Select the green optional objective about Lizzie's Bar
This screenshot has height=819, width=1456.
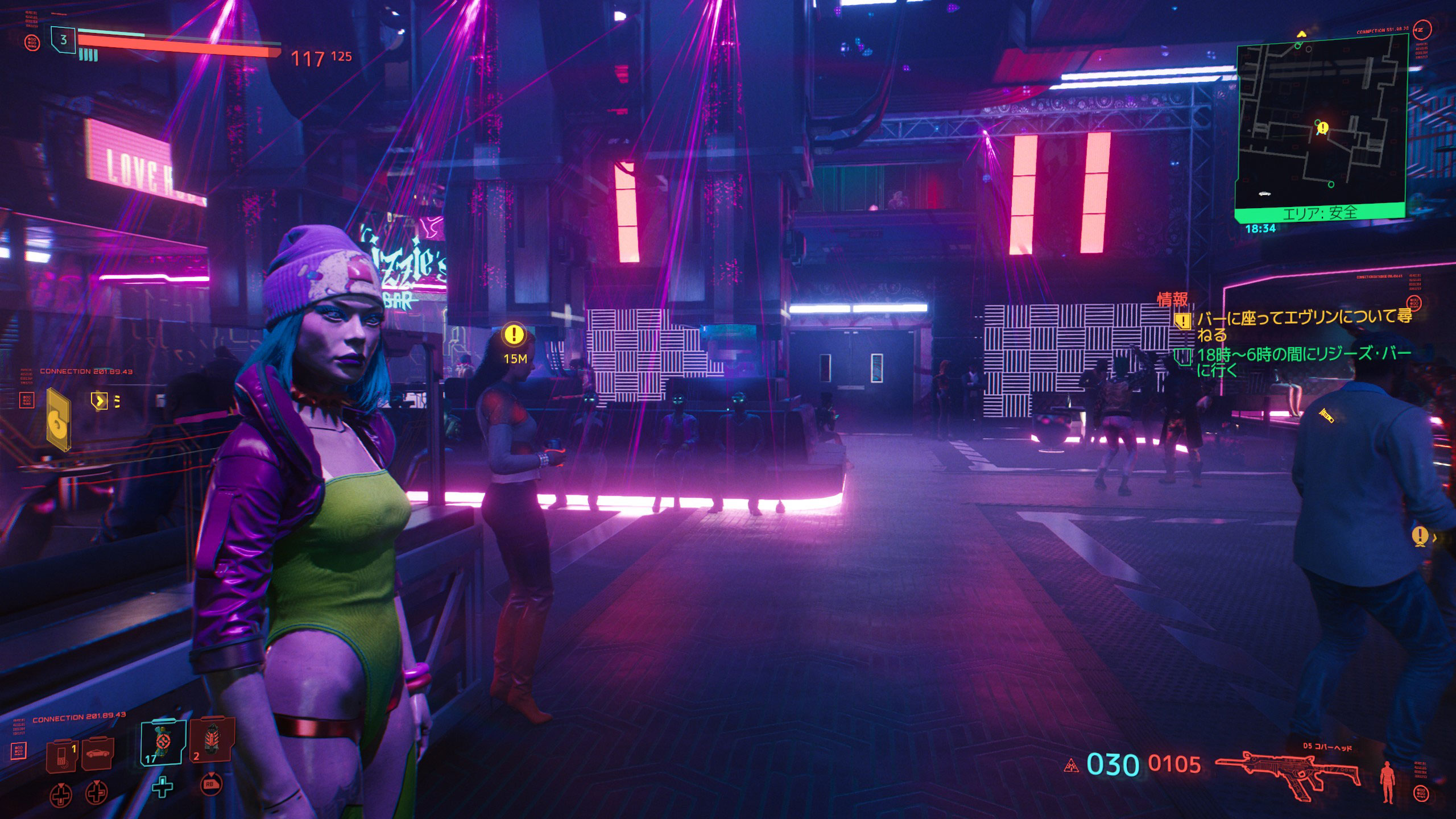tap(1302, 362)
